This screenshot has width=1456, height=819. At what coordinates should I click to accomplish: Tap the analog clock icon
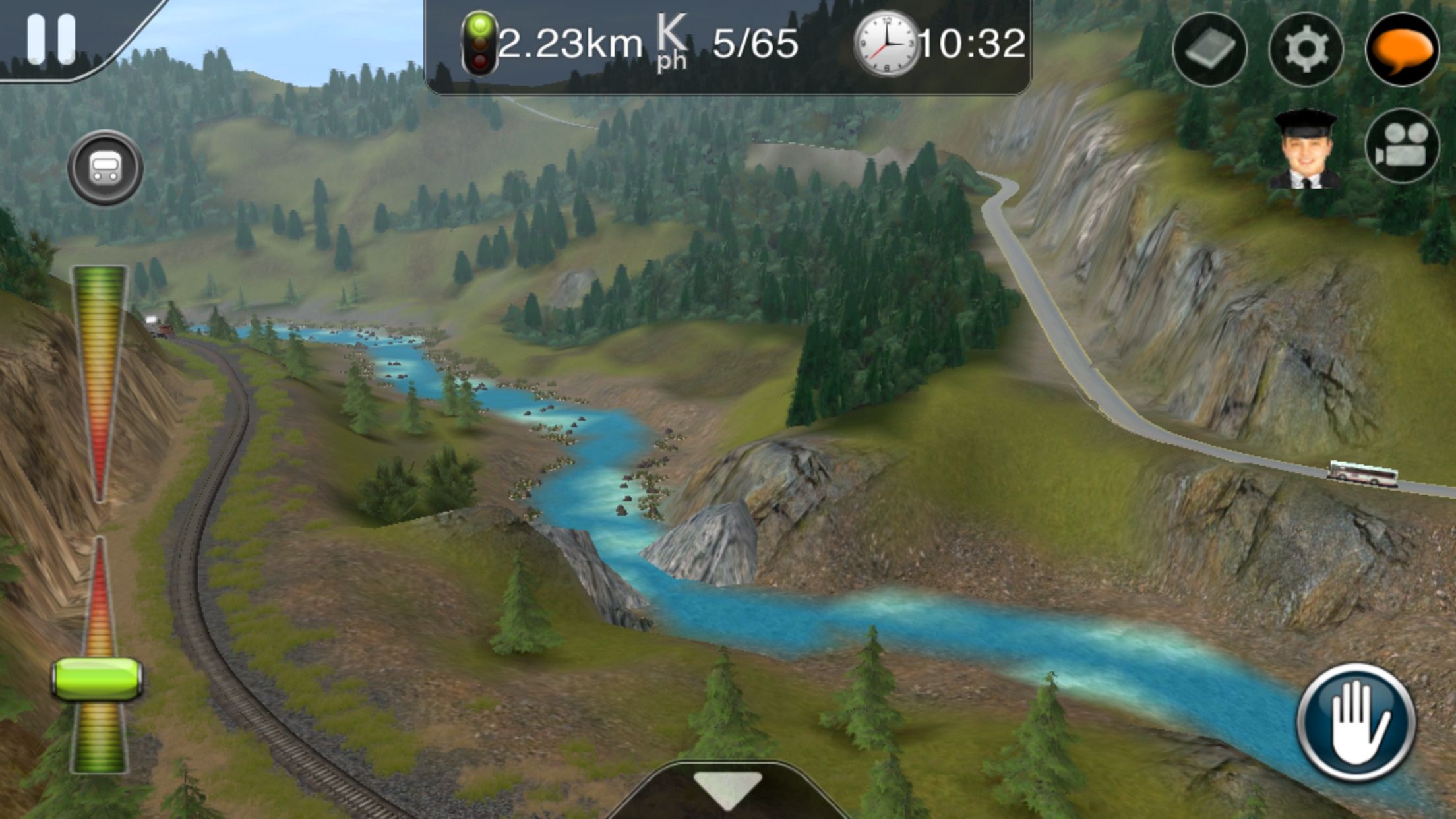[x=886, y=44]
